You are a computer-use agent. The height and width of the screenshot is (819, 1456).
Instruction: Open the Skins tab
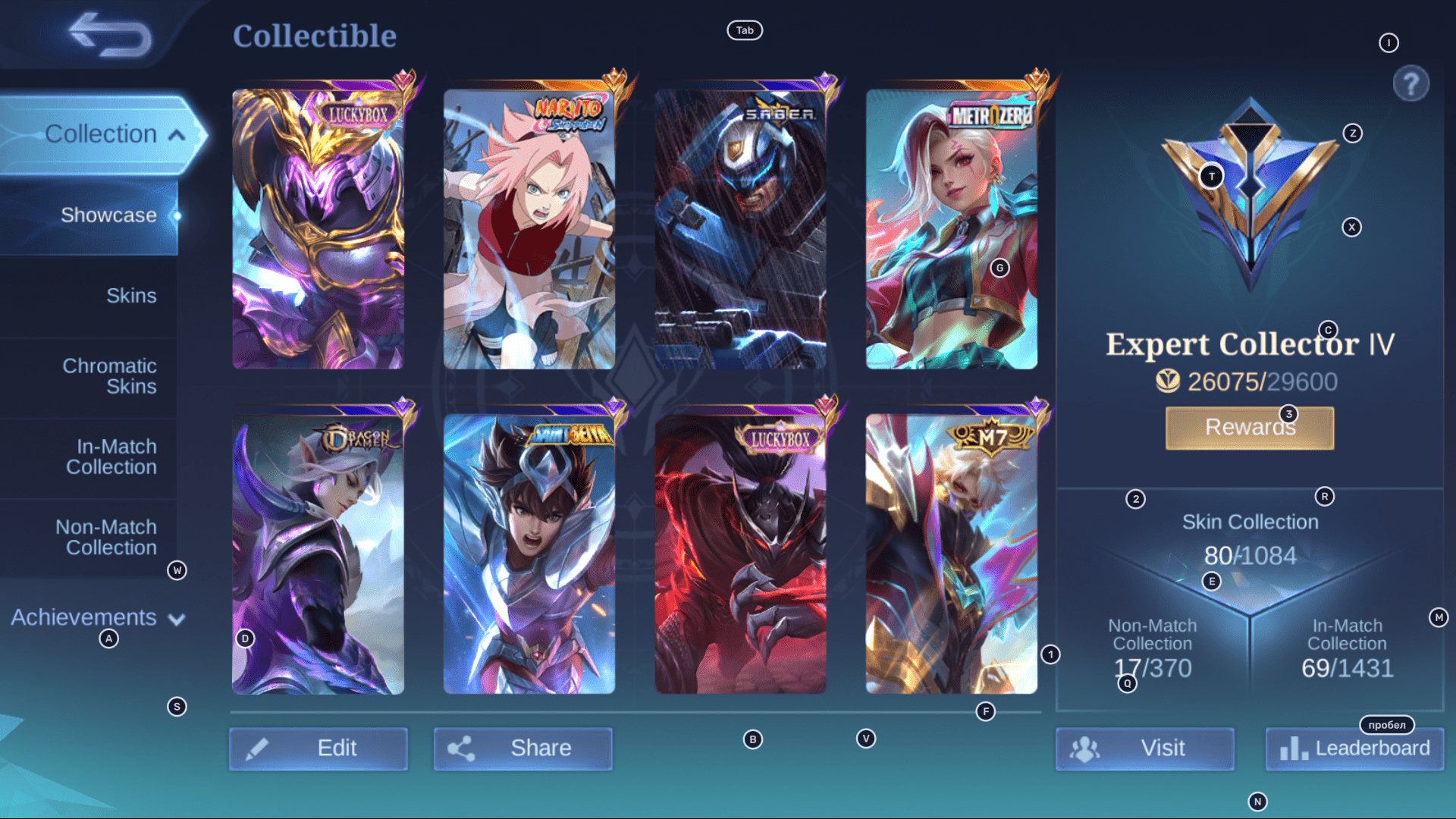click(132, 295)
